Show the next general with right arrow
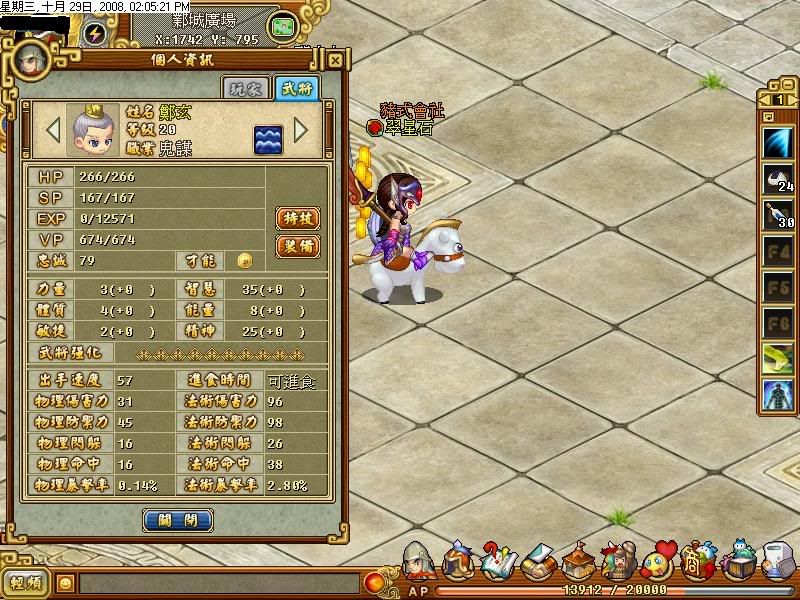Screen dimensions: 800x600 click(301, 130)
